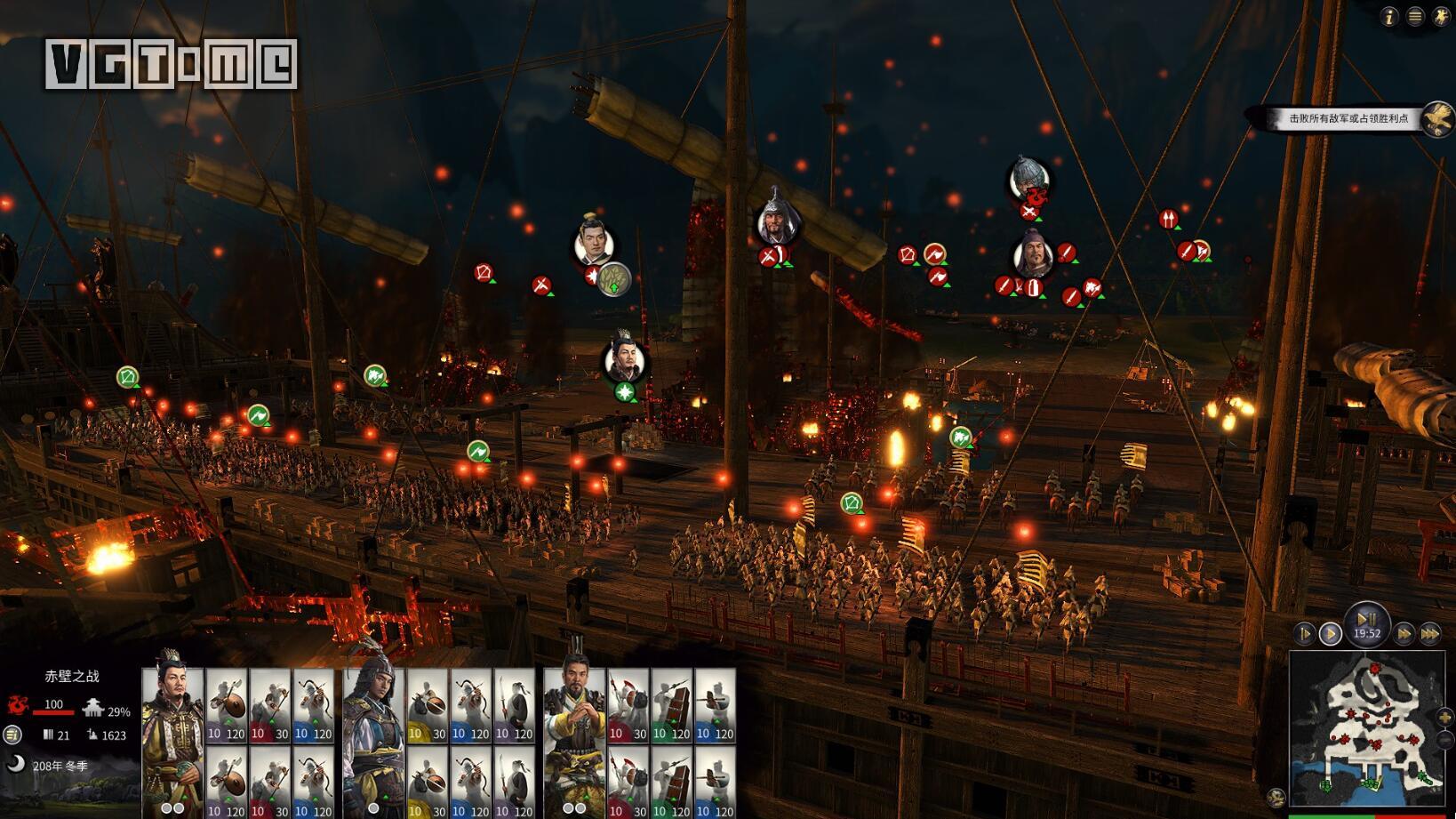Image resolution: width=1456 pixels, height=819 pixels.
Task: Click the eagle victory objective icon
Action: point(1437,118)
